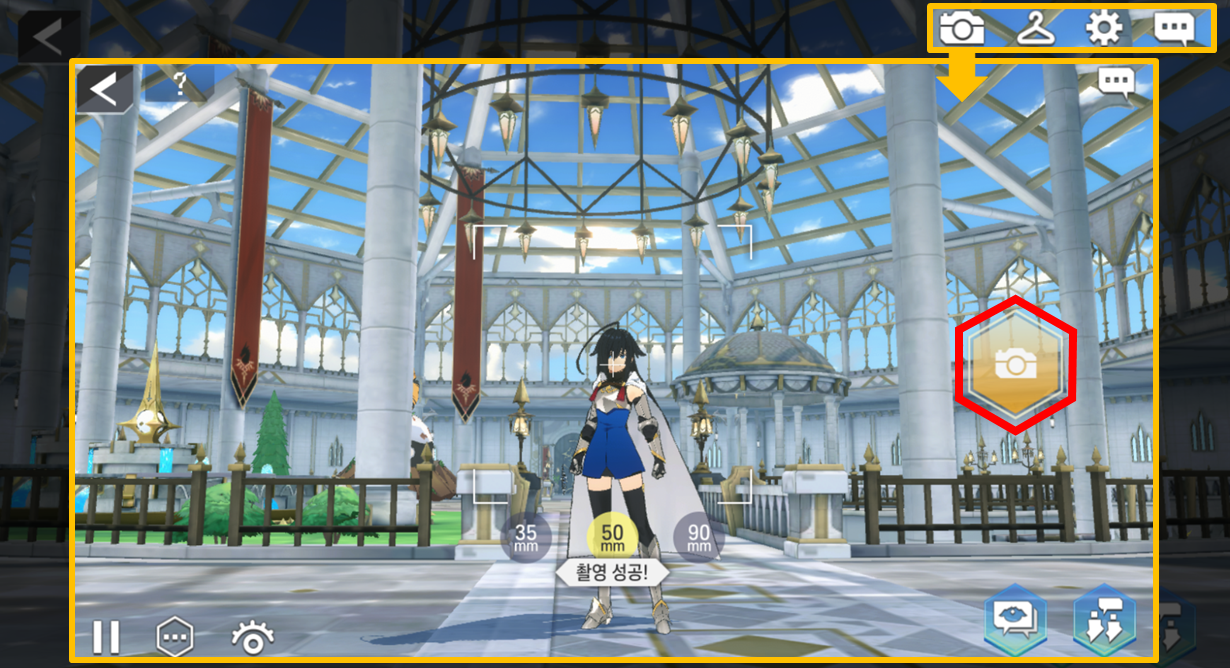Toggle the eye visibility icon
The width and height of the screenshot is (1230, 668).
coord(254,637)
